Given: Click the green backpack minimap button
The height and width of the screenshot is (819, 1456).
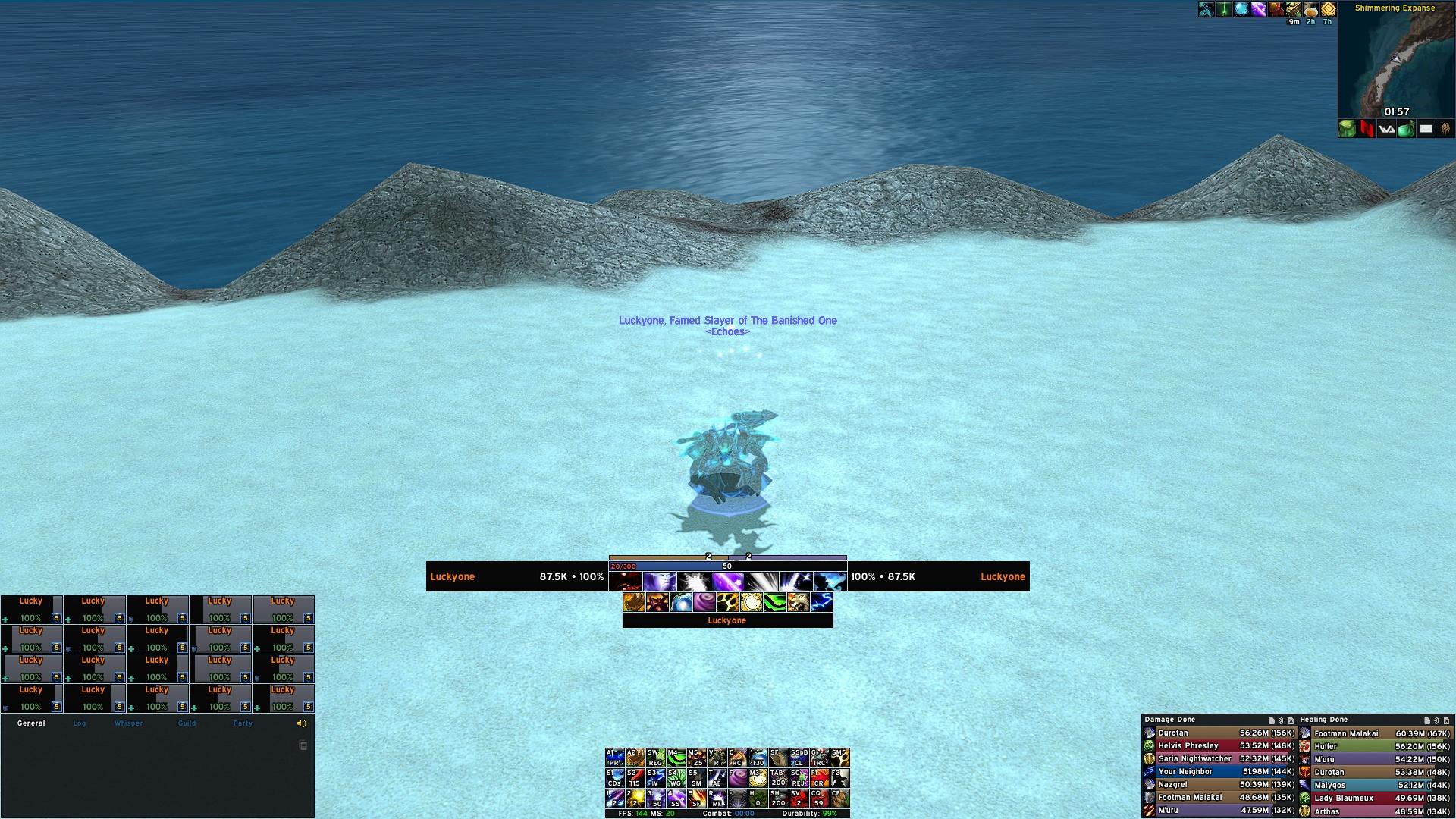Looking at the screenshot, I should pos(1347,129).
